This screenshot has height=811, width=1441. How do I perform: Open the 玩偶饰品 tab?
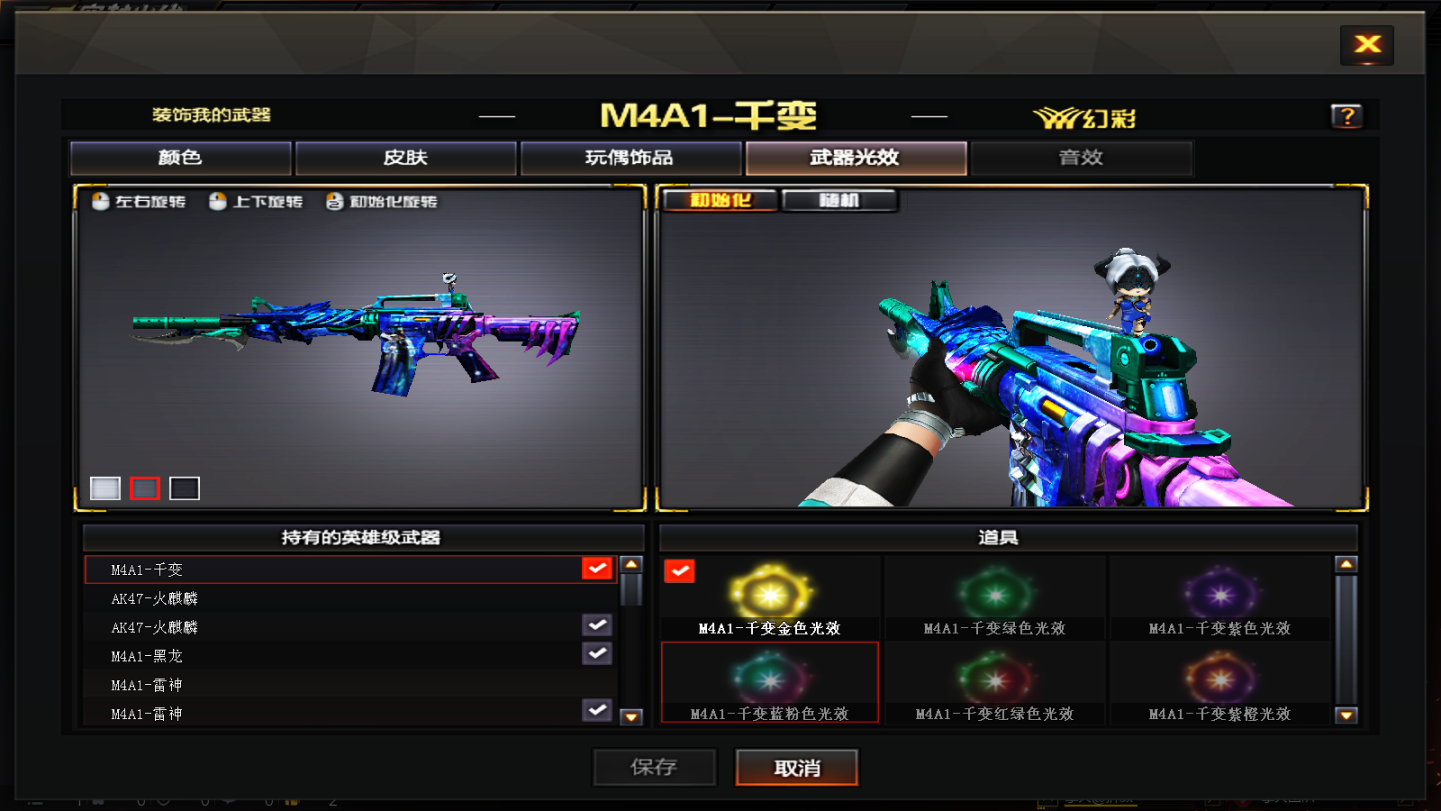click(630, 158)
